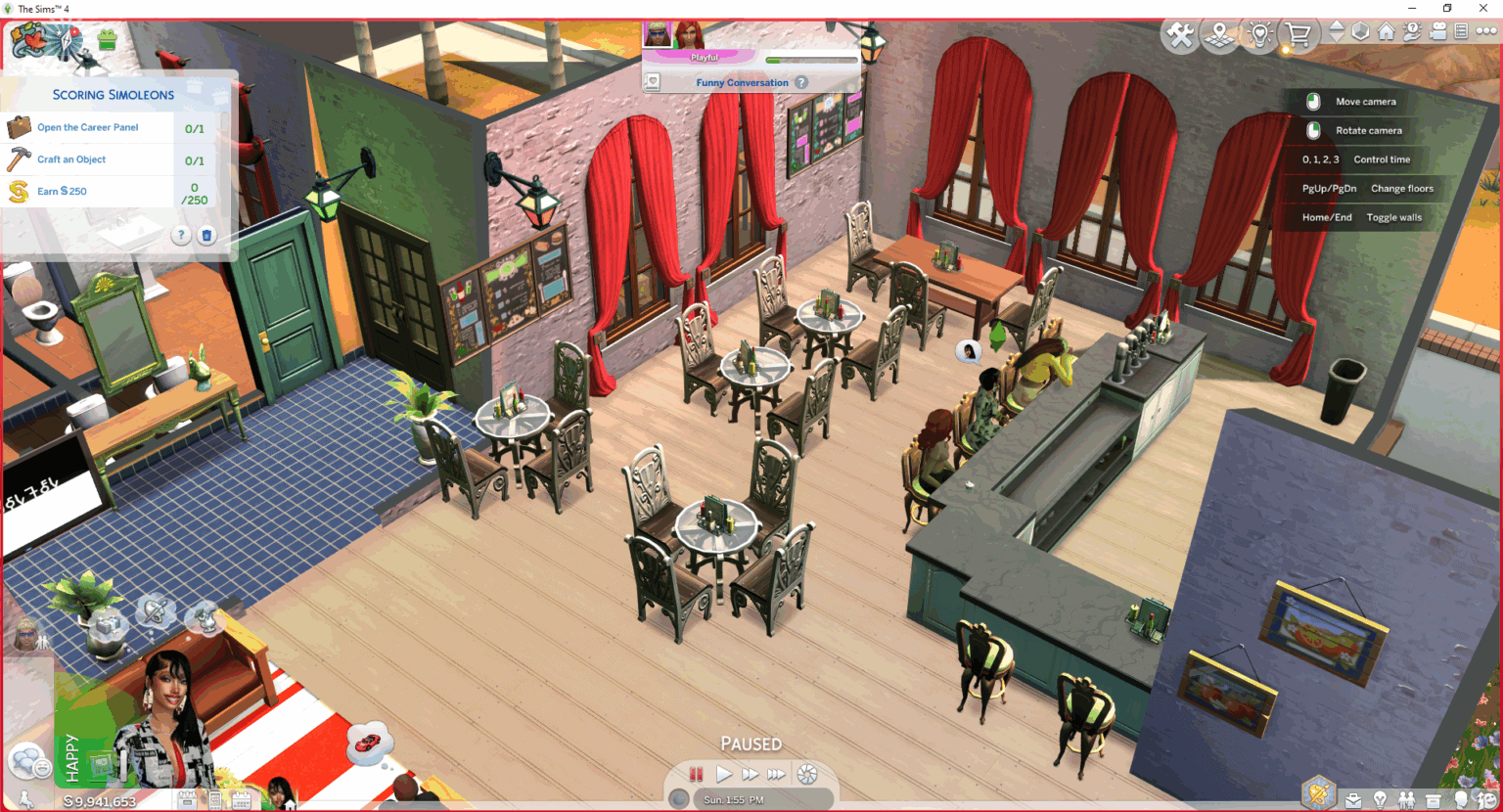Delete the Scoring Simoleons event with the trash button
This screenshot has height=812, width=1503.
tap(206, 235)
